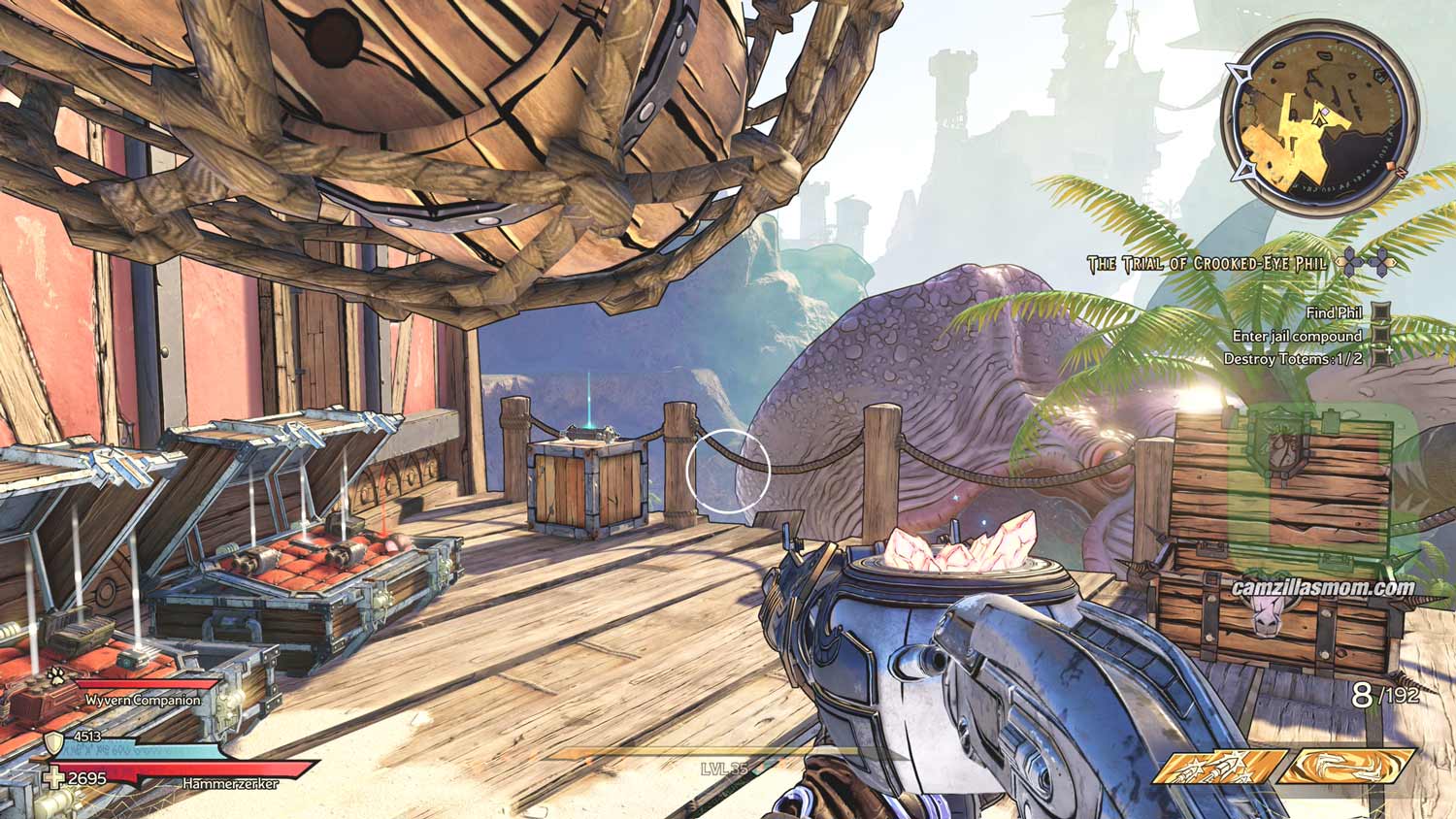
Task: Click the Enter jail compound objective checkbox
Action: [1380, 336]
